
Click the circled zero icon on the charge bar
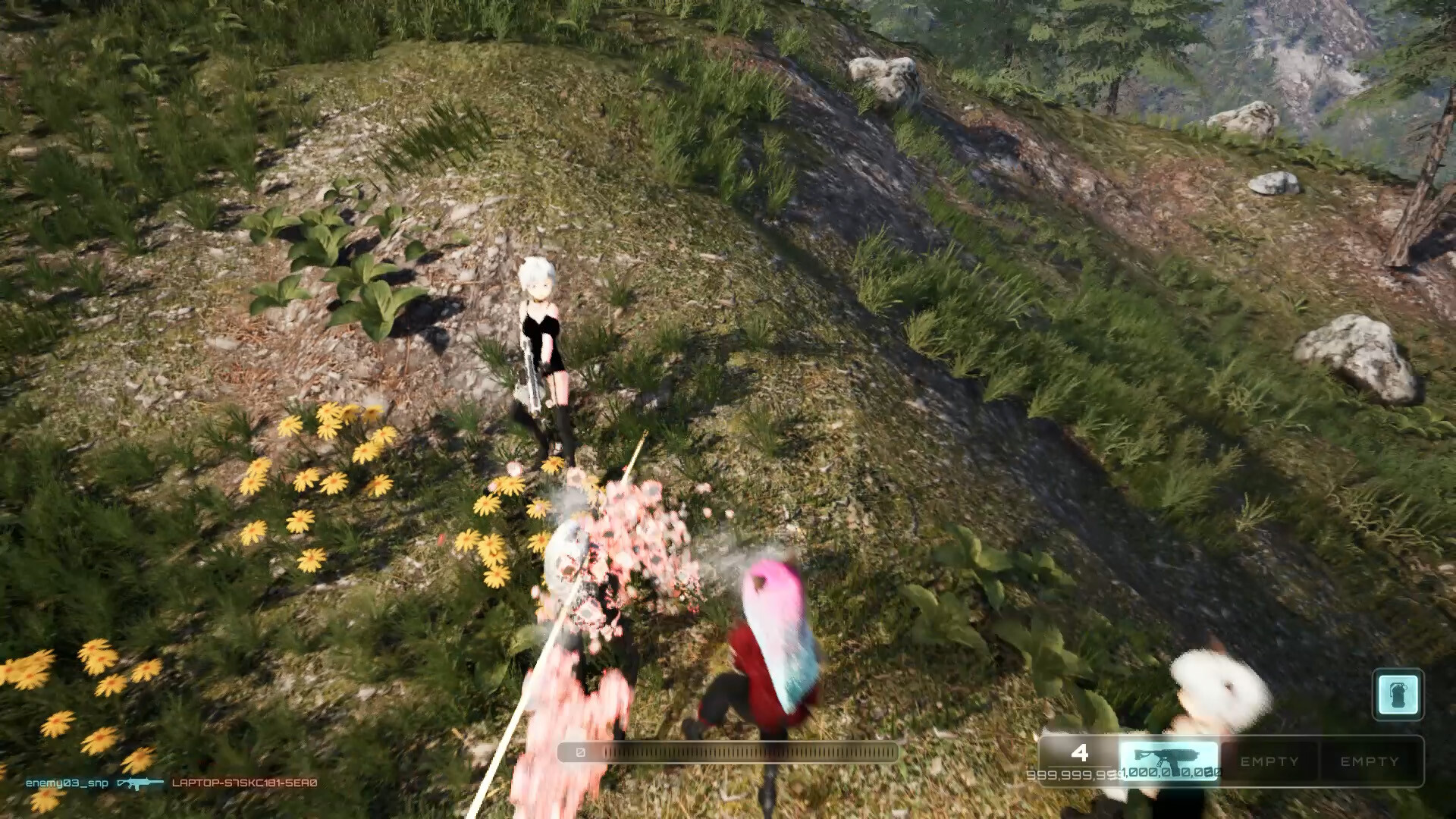coord(580,752)
